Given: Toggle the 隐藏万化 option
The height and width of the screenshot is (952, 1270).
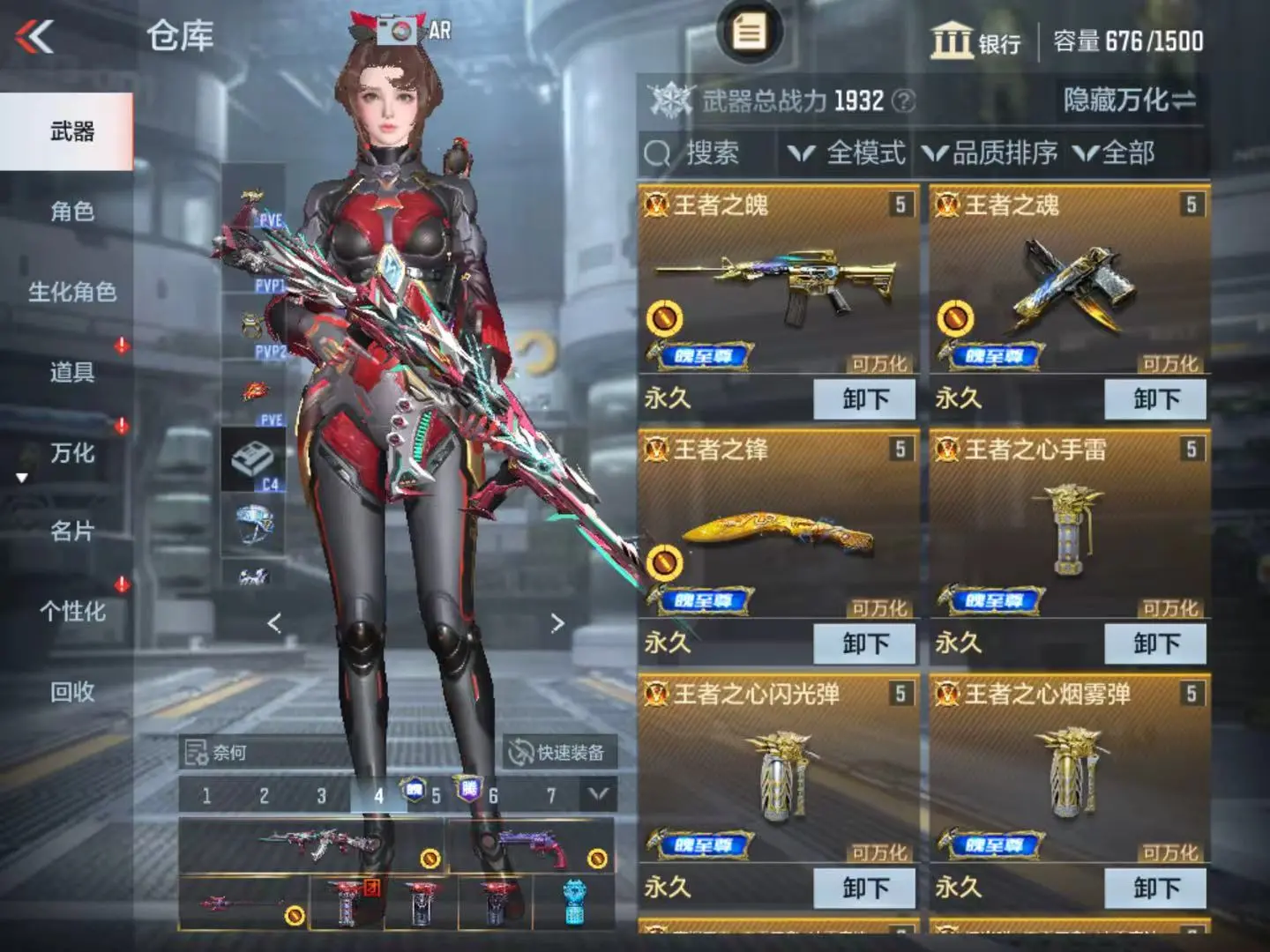Looking at the screenshot, I should pos(1129,100).
